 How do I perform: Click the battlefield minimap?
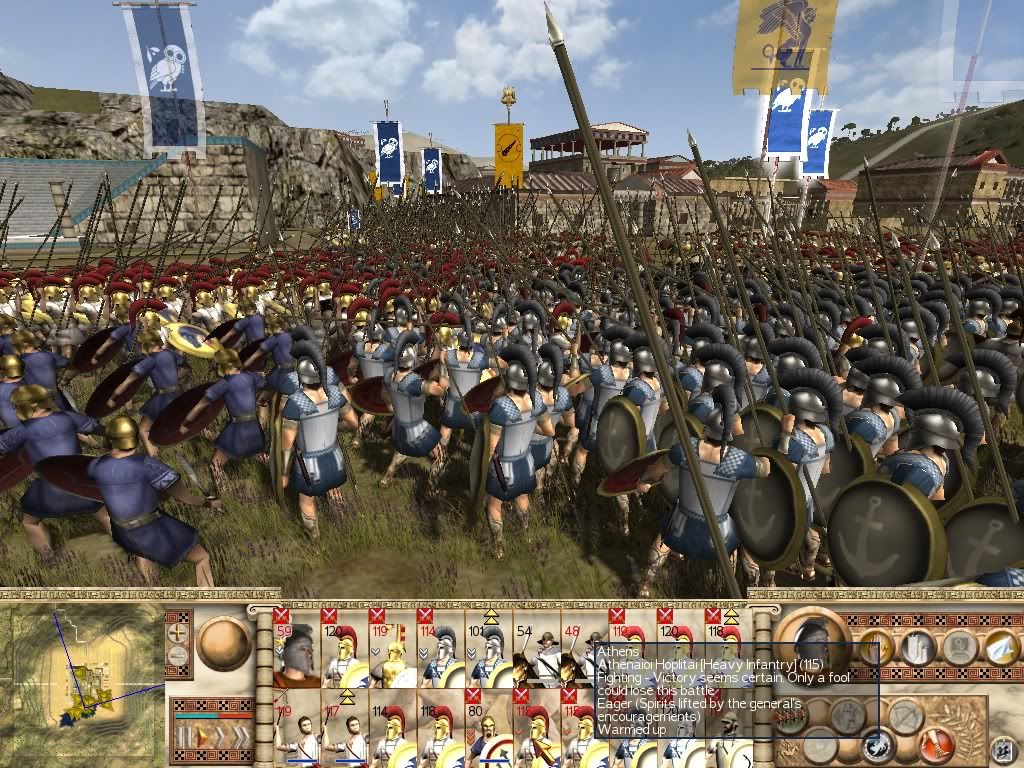click(x=80, y=680)
